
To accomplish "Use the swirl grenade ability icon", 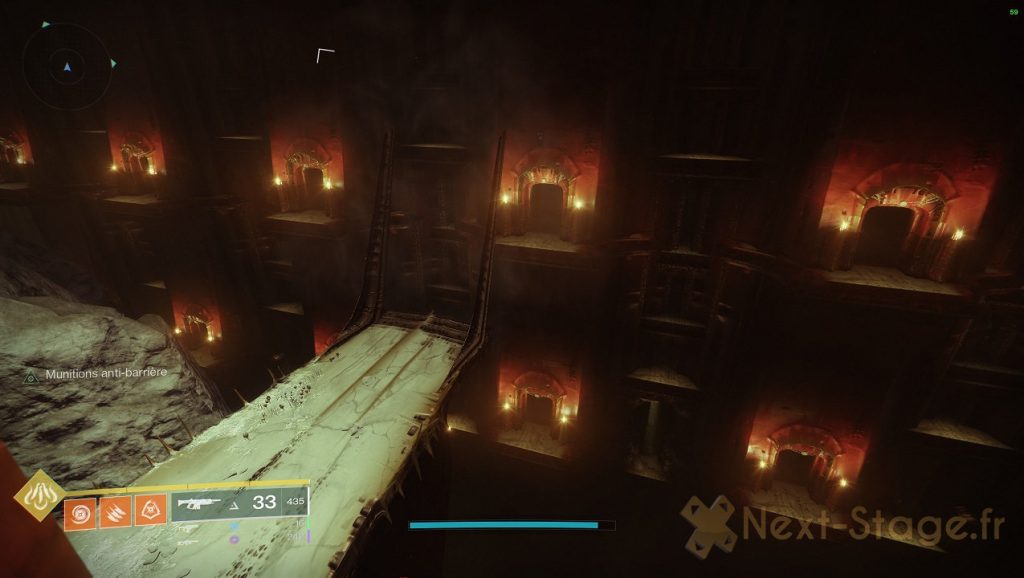I will tap(80, 513).
